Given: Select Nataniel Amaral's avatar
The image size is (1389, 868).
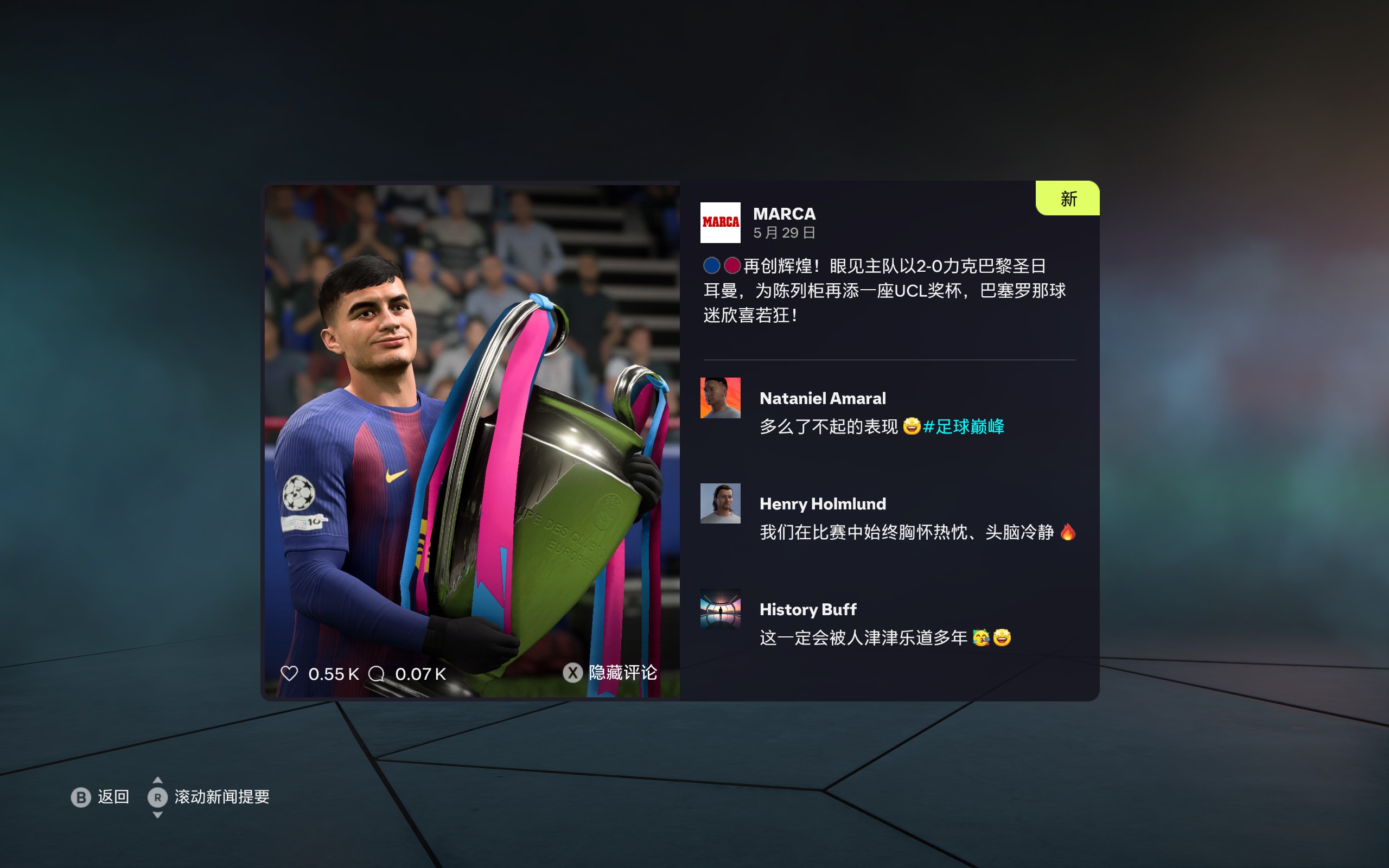Looking at the screenshot, I should (x=720, y=398).
